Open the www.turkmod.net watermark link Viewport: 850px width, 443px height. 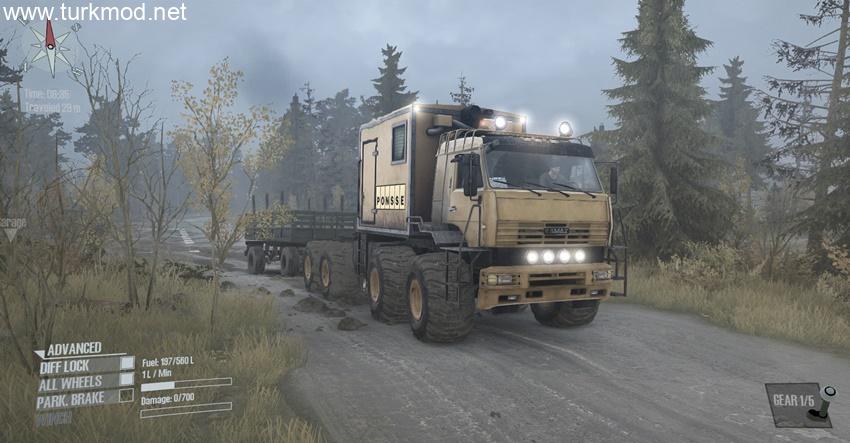tap(94, 12)
